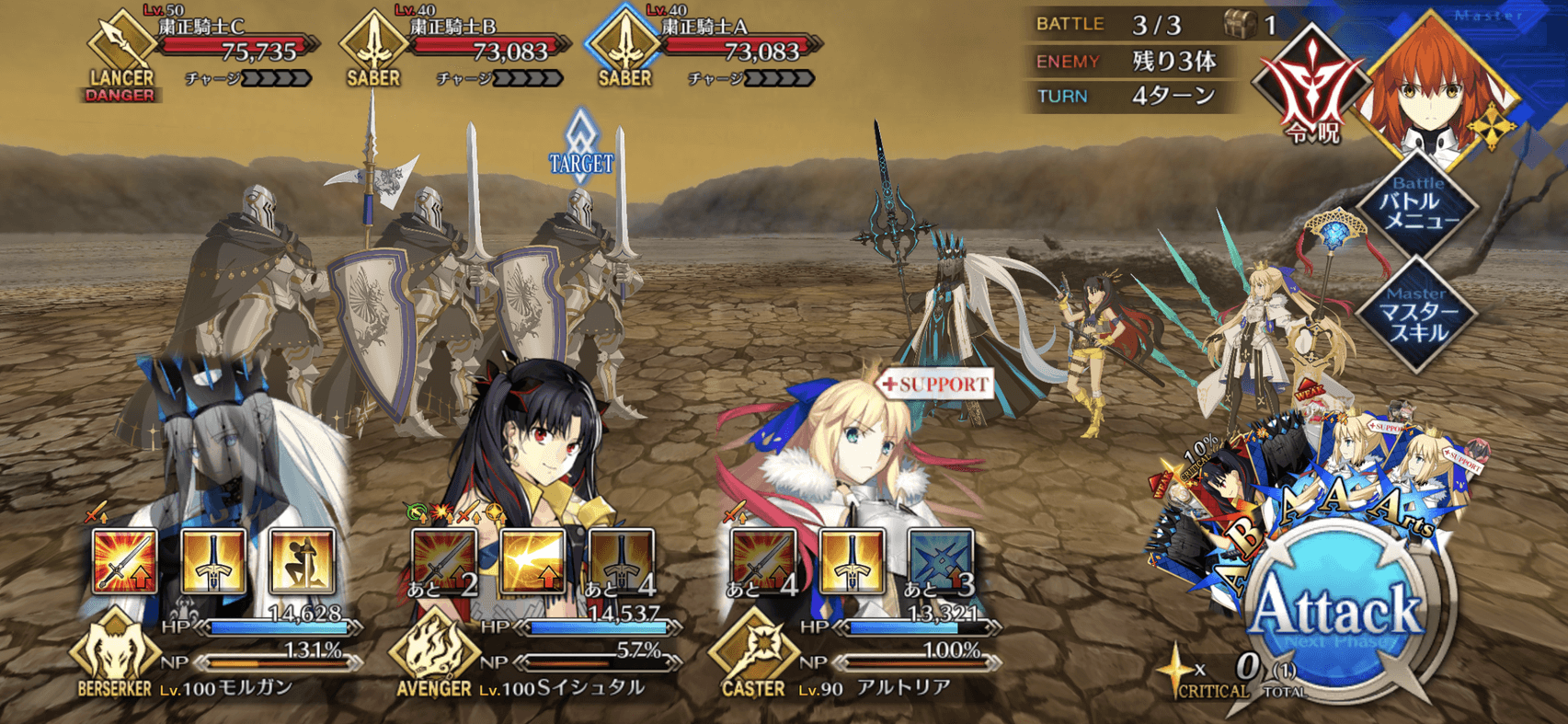Activate Morgan's kneeling figure skill
1568x724 pixels.
pyautogui.click(x=301, y=560)
